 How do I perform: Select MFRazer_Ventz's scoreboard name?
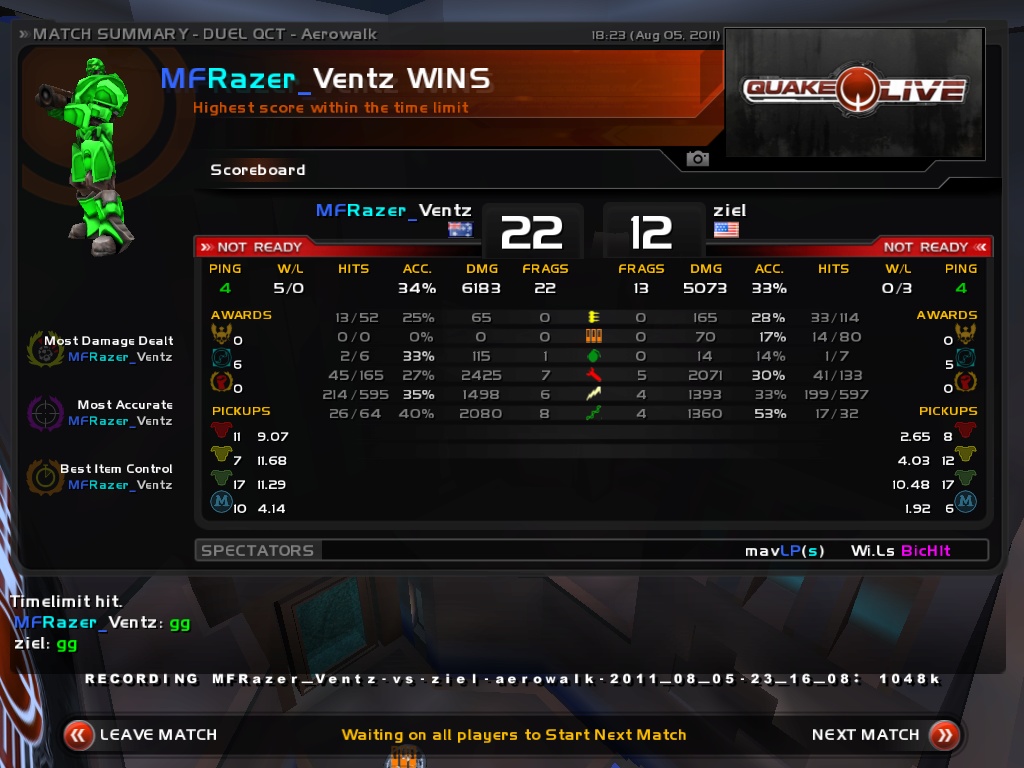click(393, 211)
